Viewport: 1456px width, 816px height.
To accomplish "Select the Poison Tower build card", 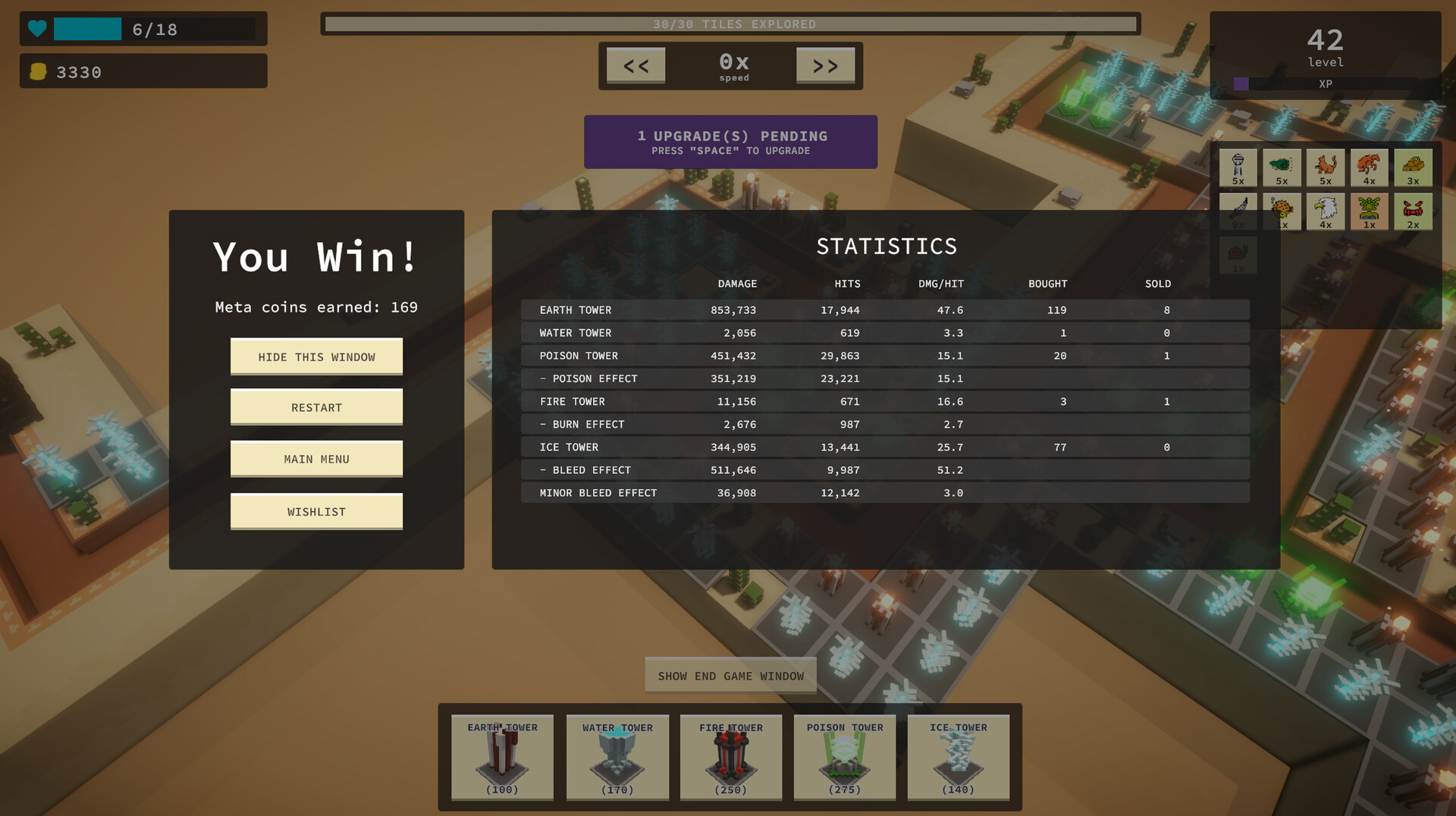I will (x=844, y=758).
